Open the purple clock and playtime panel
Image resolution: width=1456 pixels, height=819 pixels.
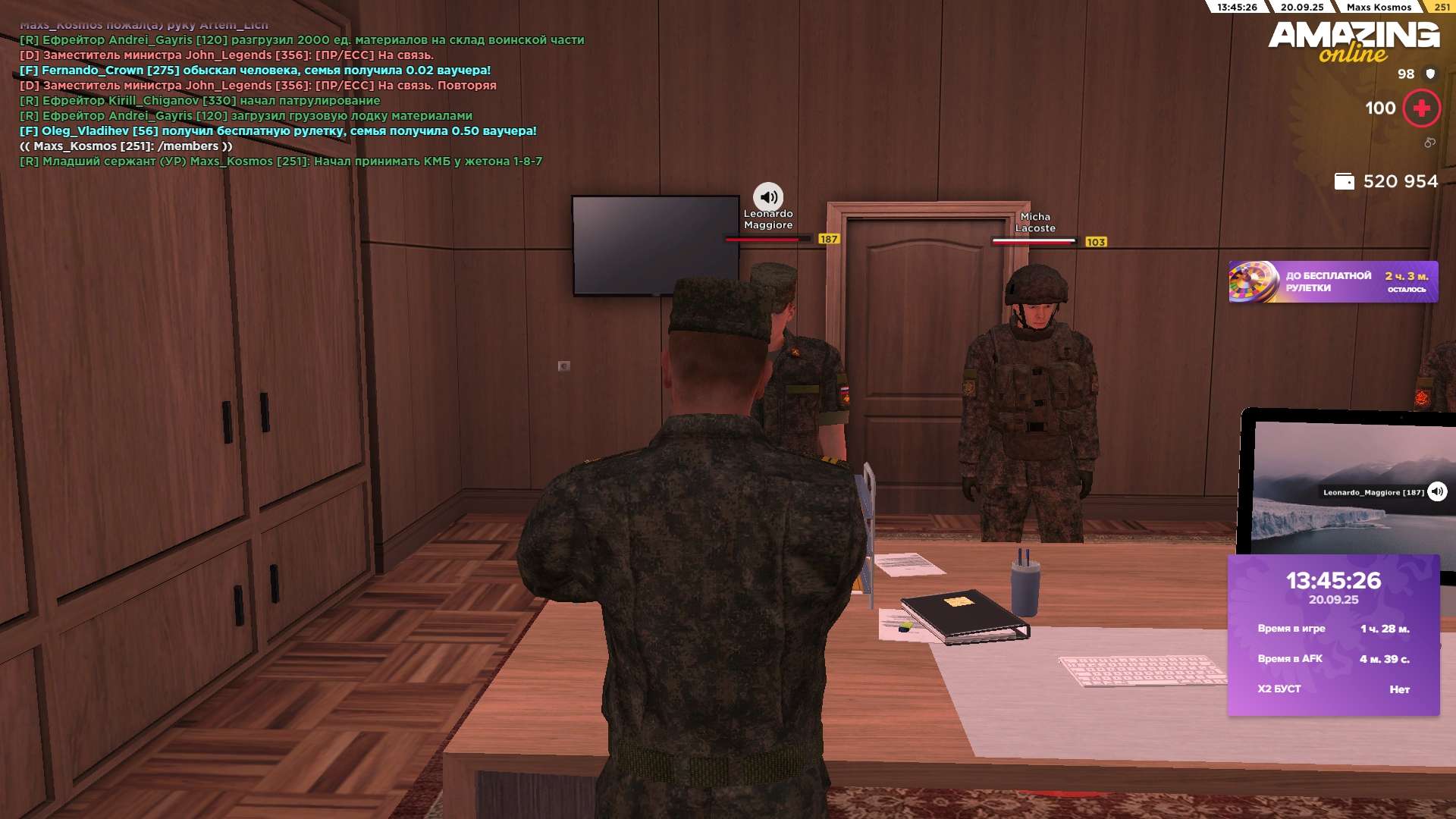[x=1333, y=635]
